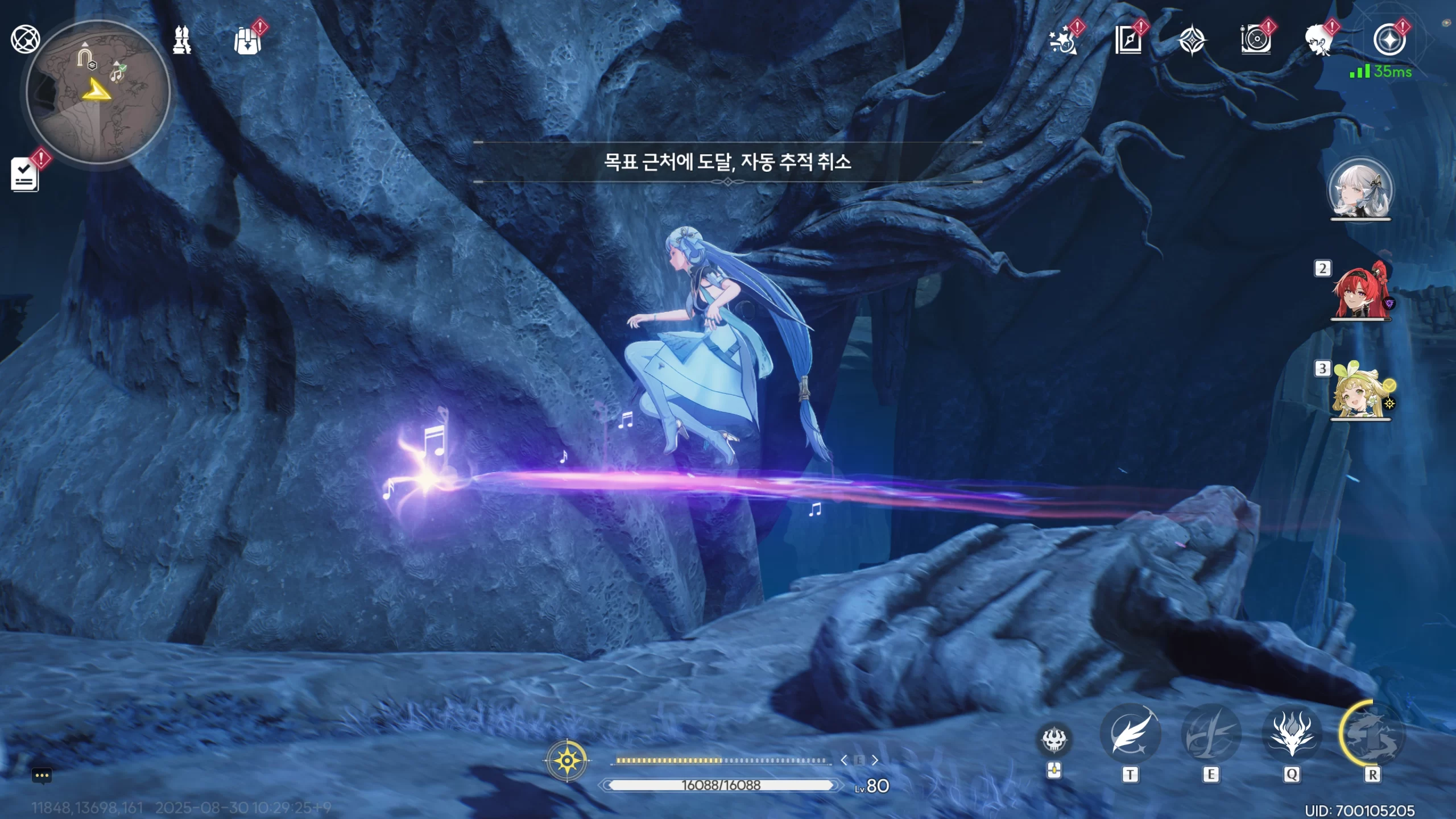Open the four-pointed star convene icon
This screenshot has width=1456, height=819.
point(1192,41)
